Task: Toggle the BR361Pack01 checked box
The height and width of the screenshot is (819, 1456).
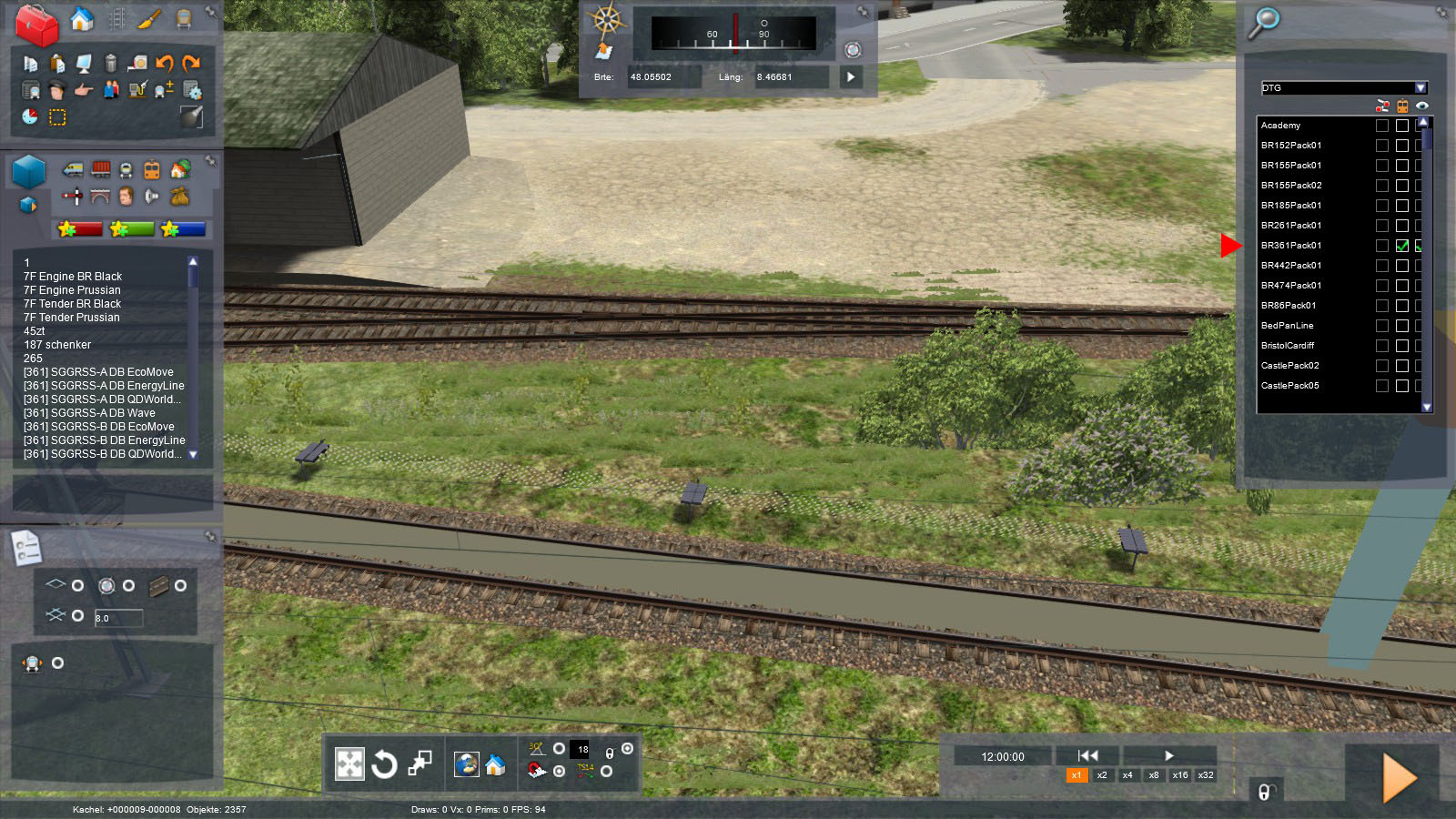Action: (1402, 246)
